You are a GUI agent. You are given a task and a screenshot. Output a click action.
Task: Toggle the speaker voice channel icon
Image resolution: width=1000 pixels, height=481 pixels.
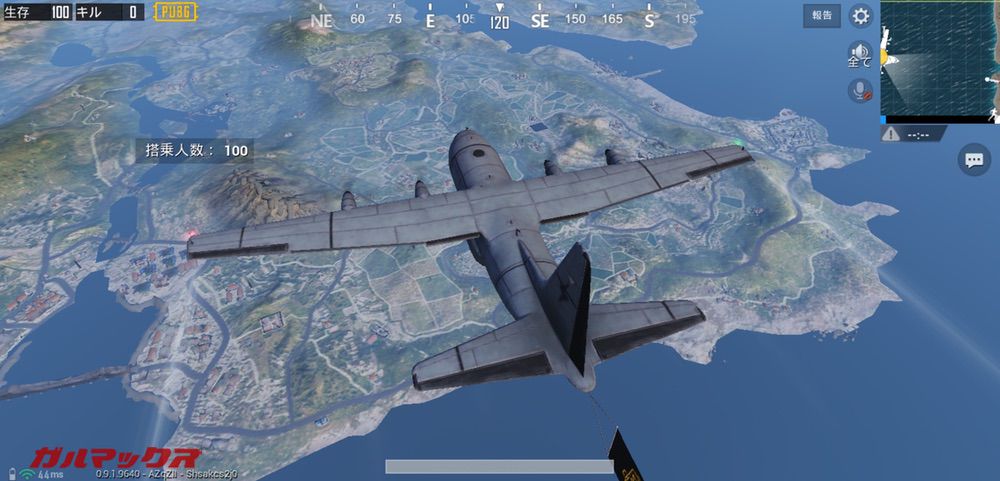pyautogui.click(x=859, y=53)
